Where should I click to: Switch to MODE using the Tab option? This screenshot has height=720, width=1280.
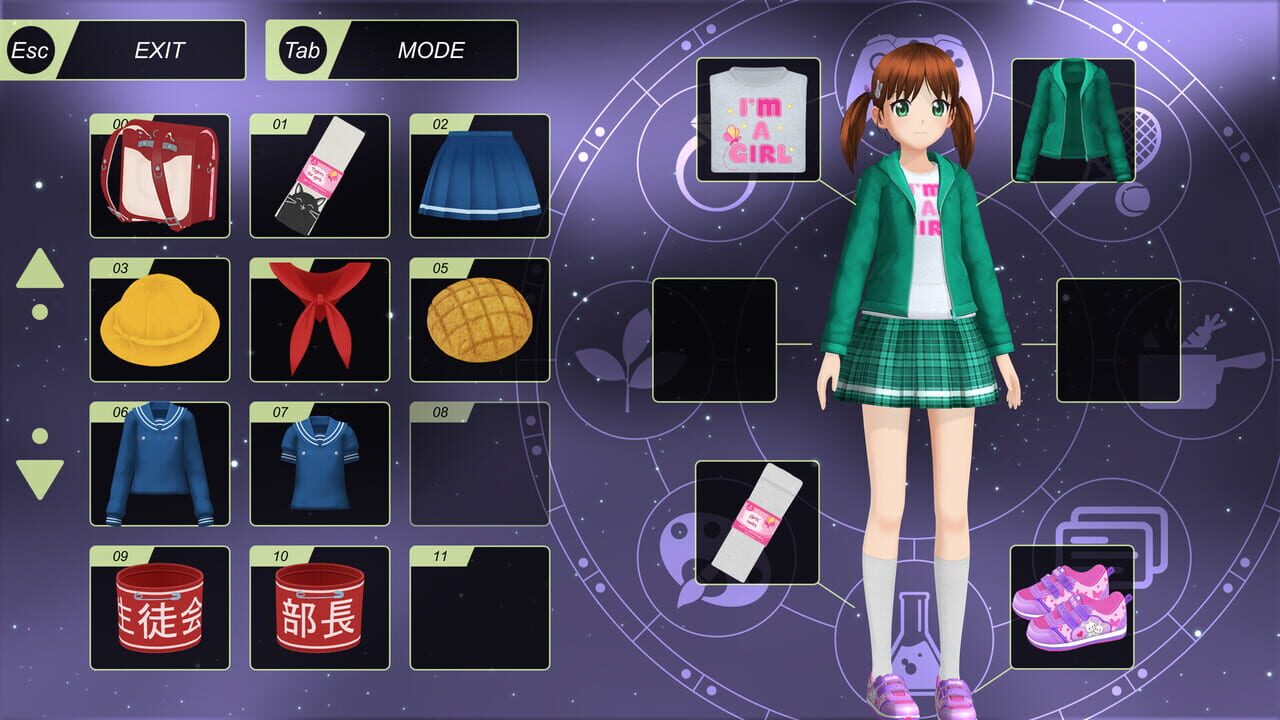390,50
